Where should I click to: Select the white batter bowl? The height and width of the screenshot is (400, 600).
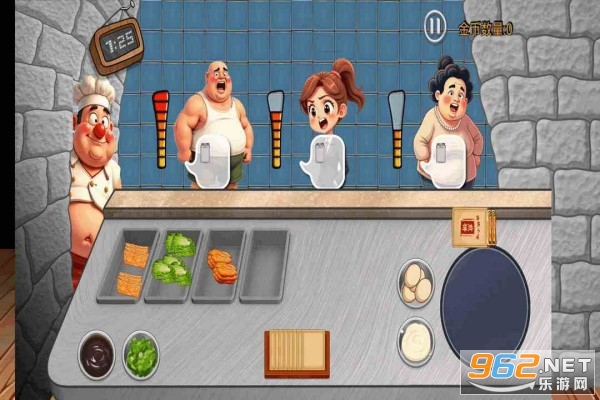point(415,341)
